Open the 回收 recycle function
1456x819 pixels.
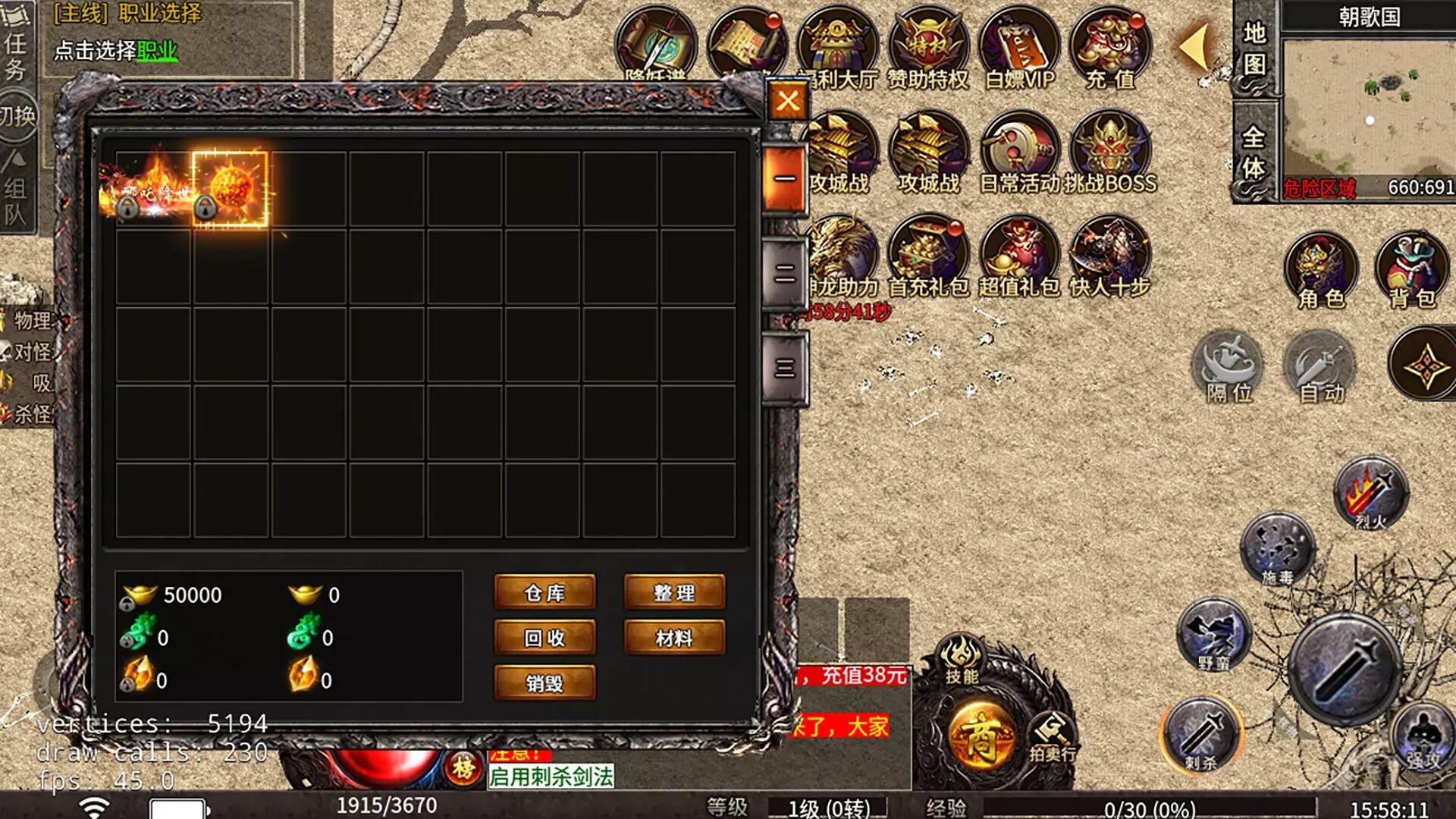544,638
